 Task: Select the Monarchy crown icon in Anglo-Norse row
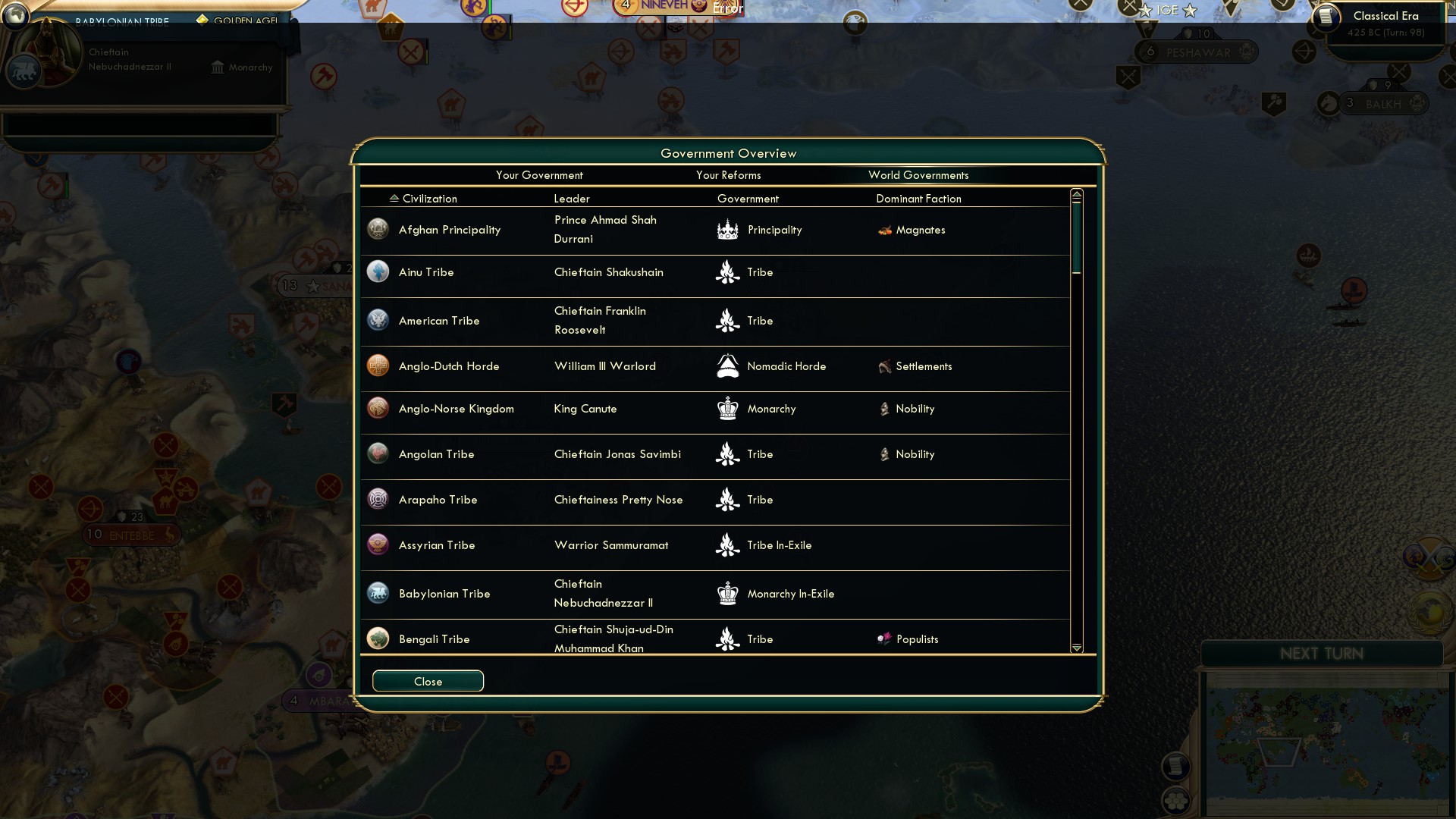coord(727,408)
